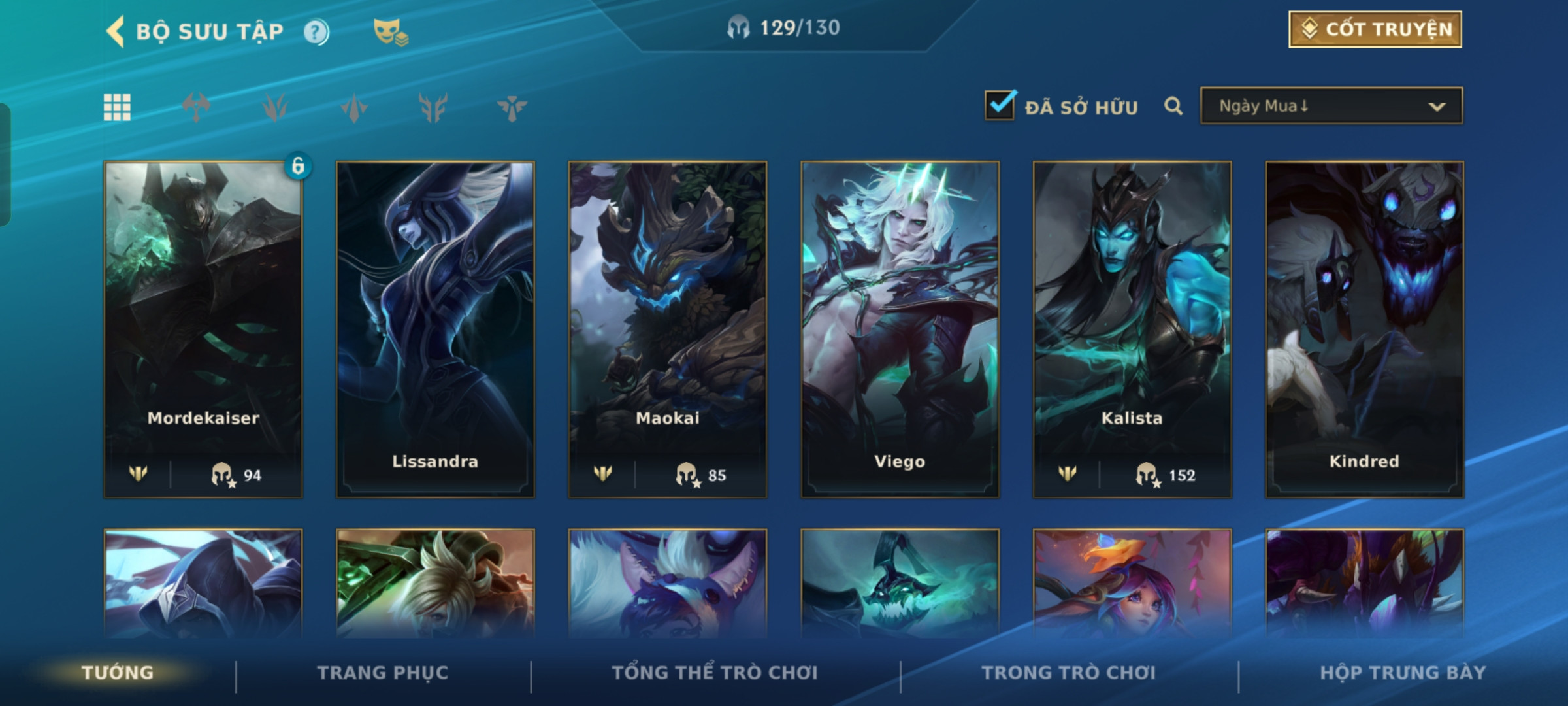Click the magnifying glass search icon

1173,106
